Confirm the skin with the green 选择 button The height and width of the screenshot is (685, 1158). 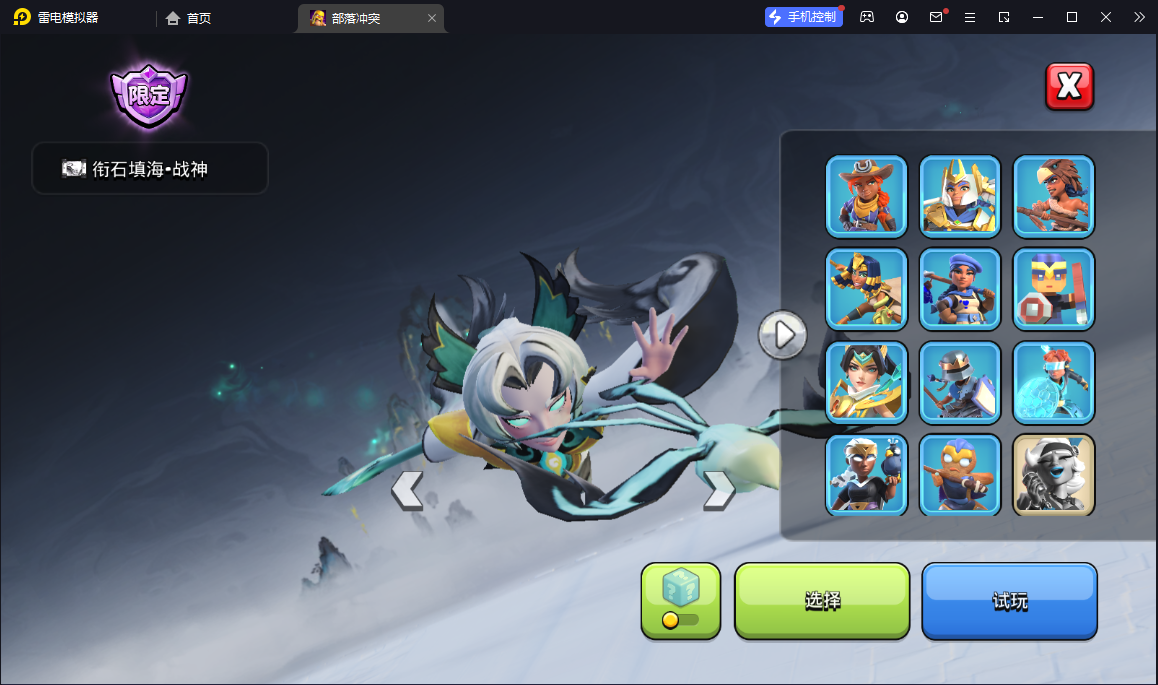click(x=822, y=600)
